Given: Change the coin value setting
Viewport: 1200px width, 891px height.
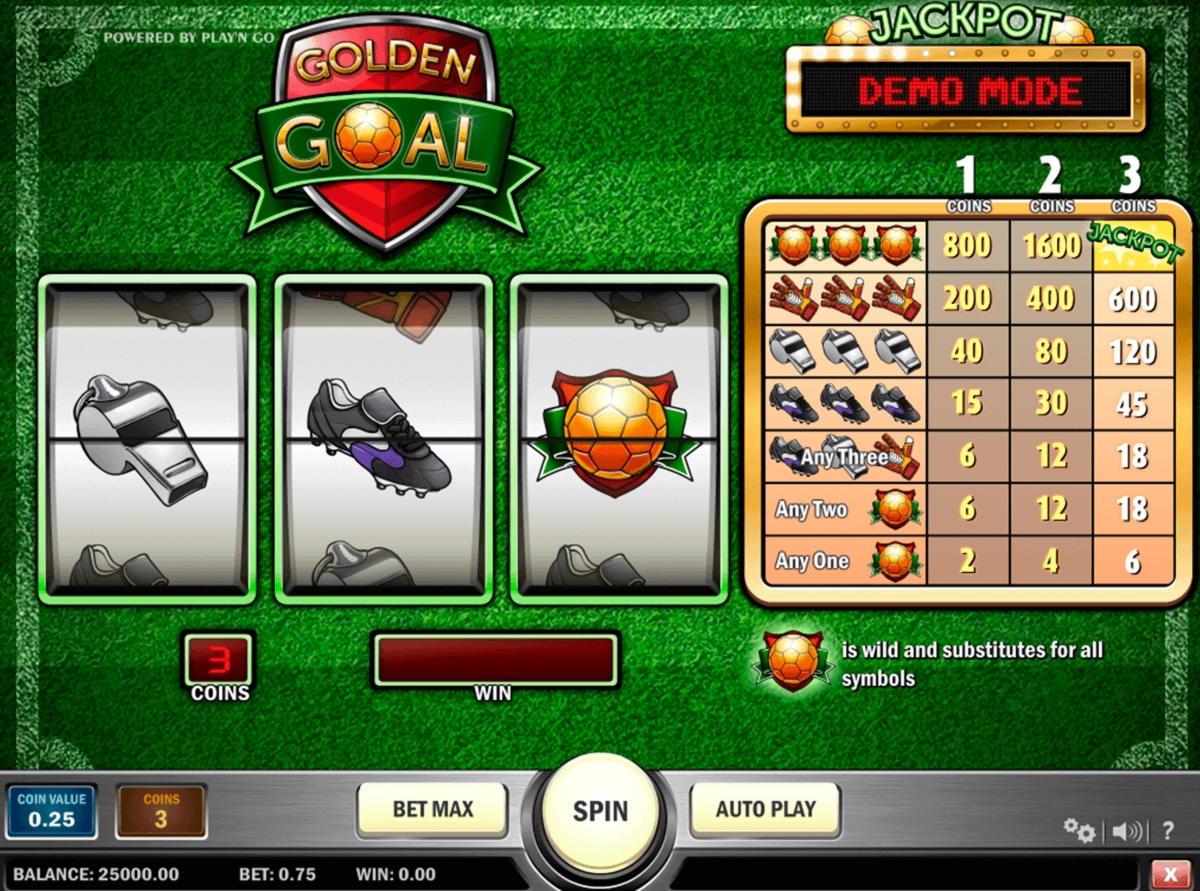Looking at the screenshot, I should click(52, 810).
